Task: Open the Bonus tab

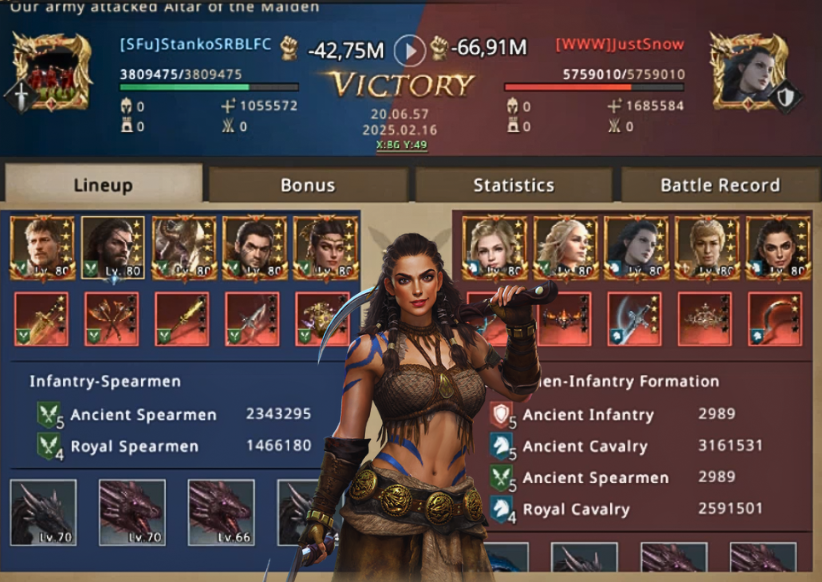Action: coord(308,185)
